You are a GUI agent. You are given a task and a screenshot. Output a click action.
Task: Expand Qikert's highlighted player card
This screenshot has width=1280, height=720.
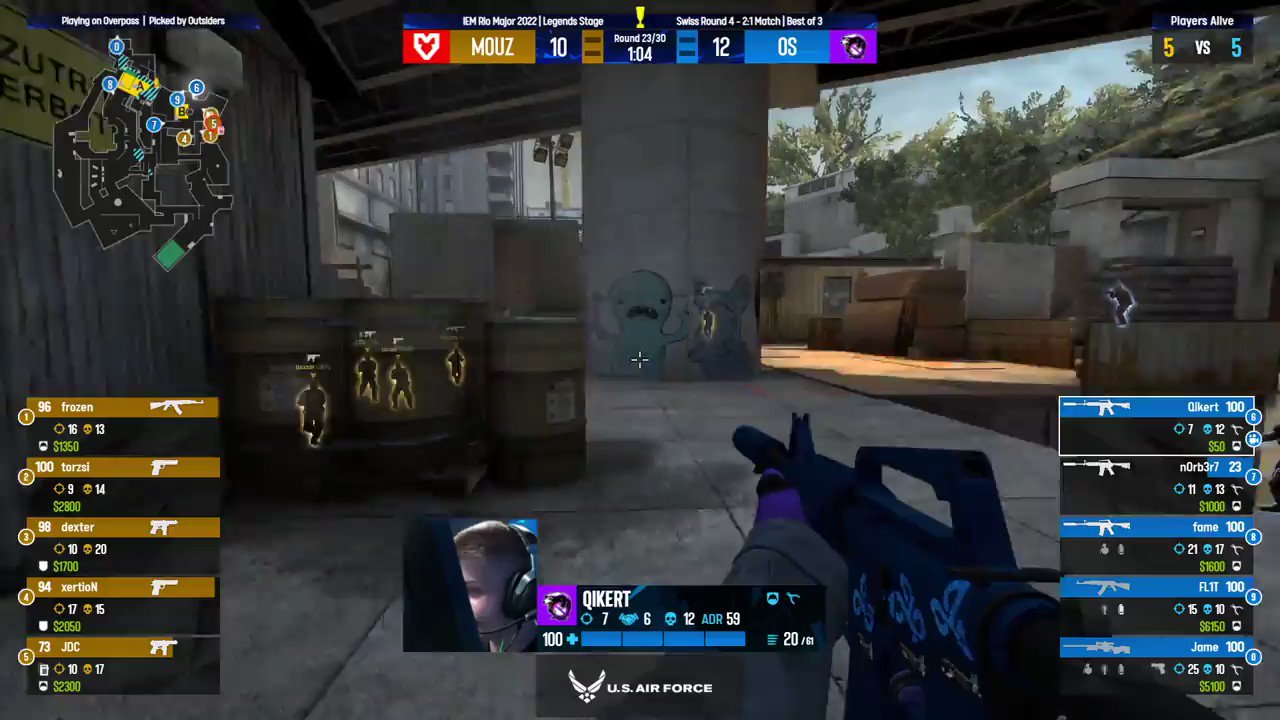click(1155, 425)
